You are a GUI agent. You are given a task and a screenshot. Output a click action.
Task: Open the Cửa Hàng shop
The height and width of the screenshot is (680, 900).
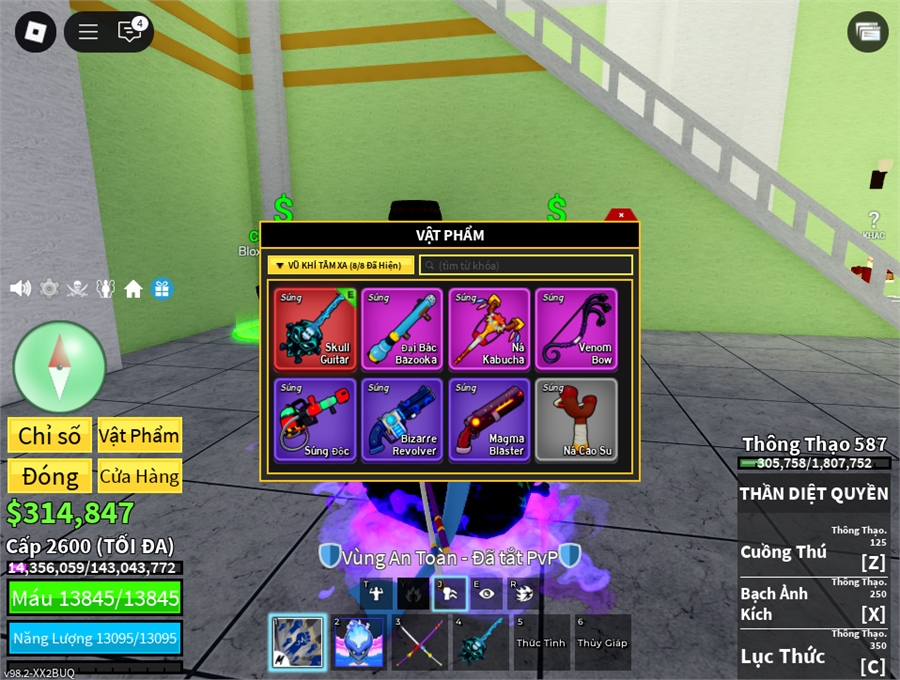pos(139,476)
